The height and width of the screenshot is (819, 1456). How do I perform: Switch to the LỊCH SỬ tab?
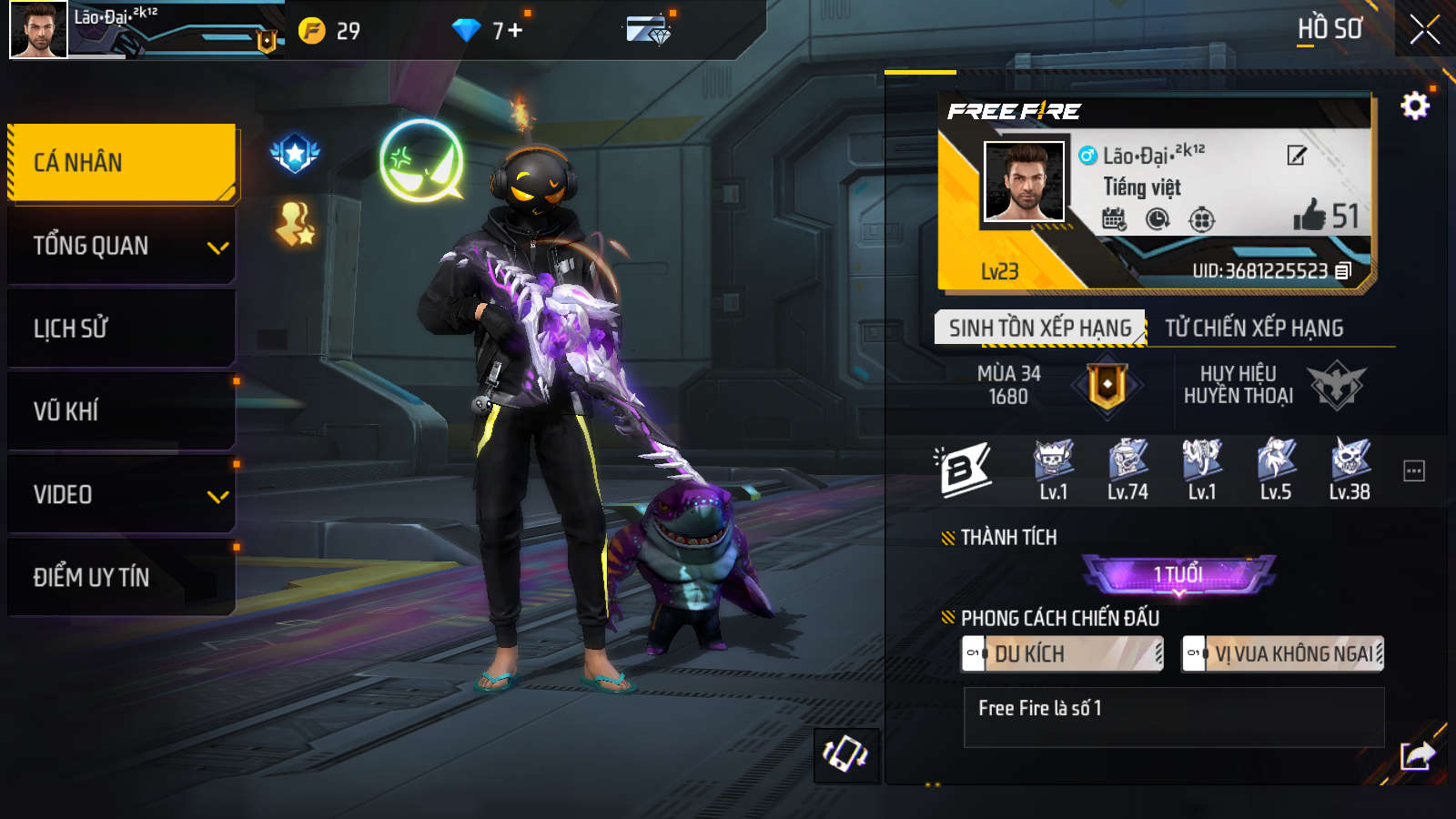click(x=122, y=329)
